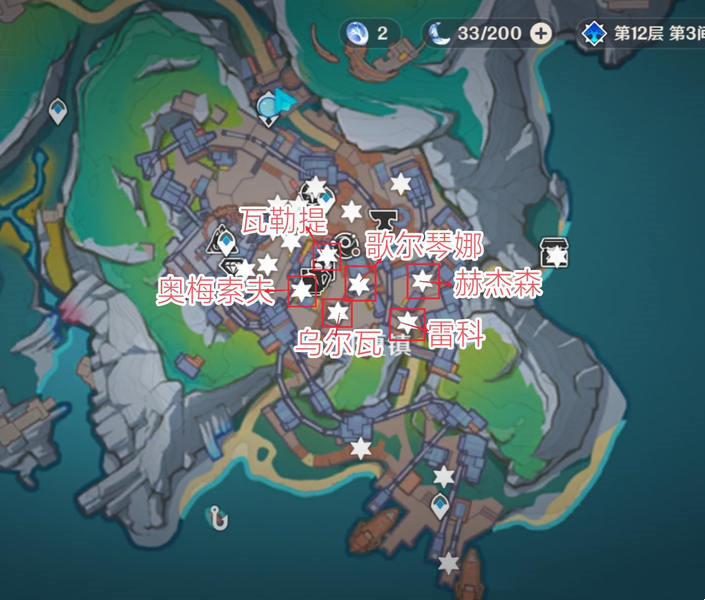Choose the teleport waypoint near the southern docks
Viewport: 705px width, 600px height.
[440, 509]
